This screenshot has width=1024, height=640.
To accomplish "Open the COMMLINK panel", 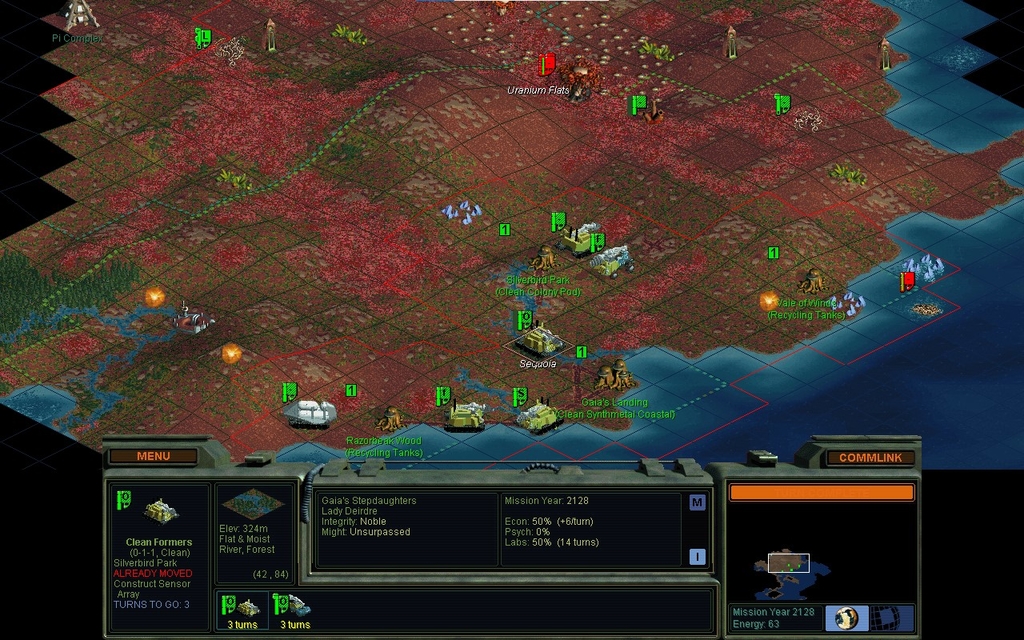I will [x=869, y=457].
